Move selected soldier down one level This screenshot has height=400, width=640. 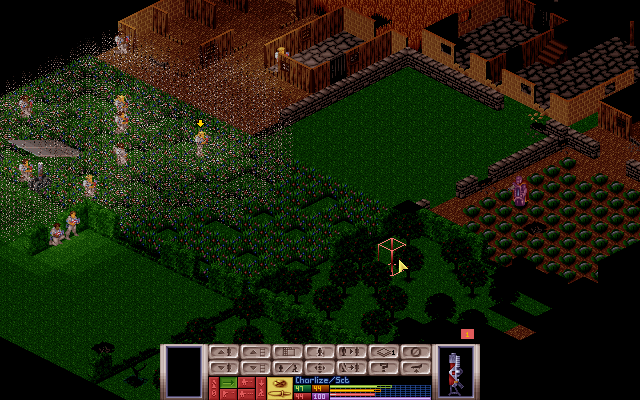(x=223, y=367)
